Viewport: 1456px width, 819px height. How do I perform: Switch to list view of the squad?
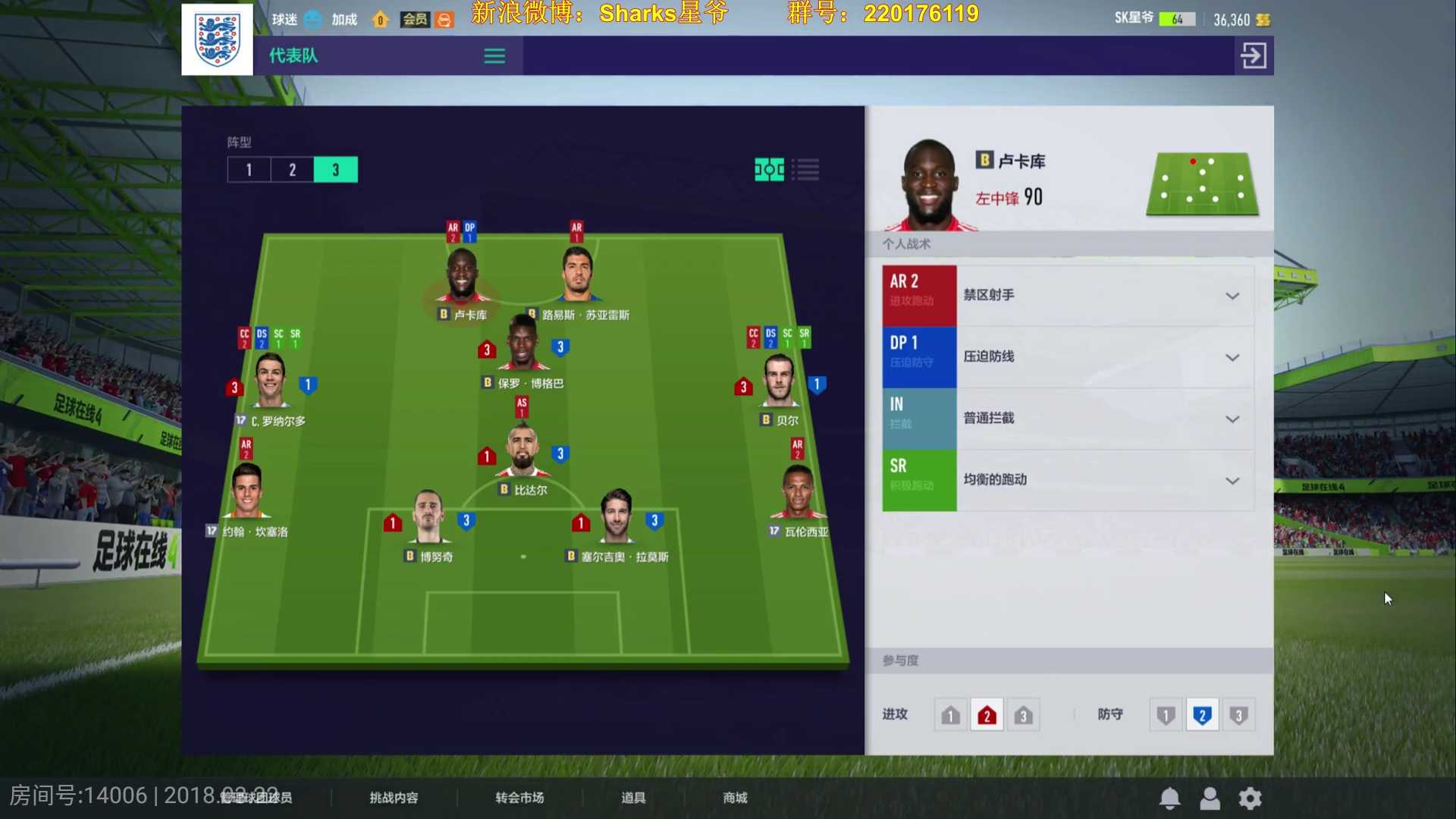tap(806, 170)
